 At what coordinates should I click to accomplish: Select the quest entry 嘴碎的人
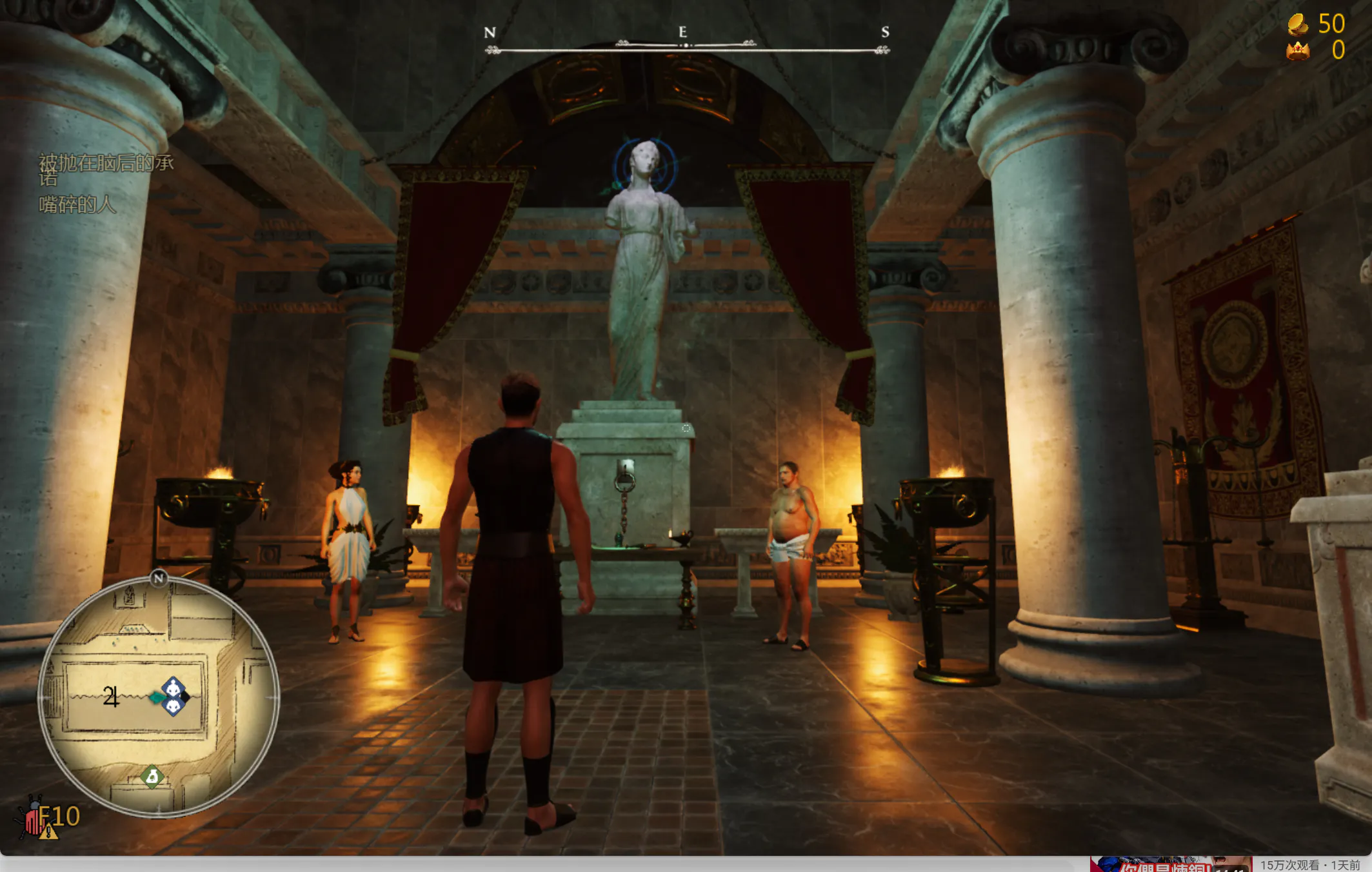[77, 205]
